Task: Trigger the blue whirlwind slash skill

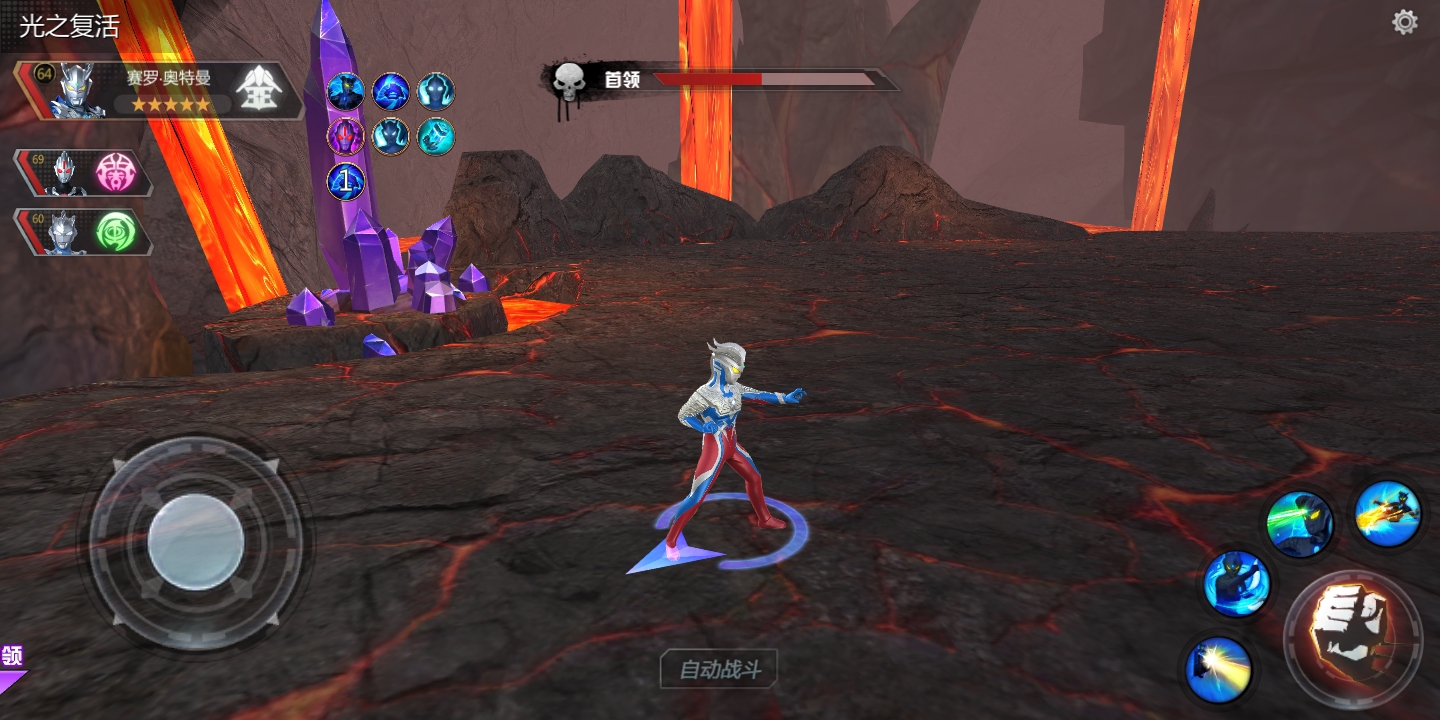Action: pos(1237,584)
